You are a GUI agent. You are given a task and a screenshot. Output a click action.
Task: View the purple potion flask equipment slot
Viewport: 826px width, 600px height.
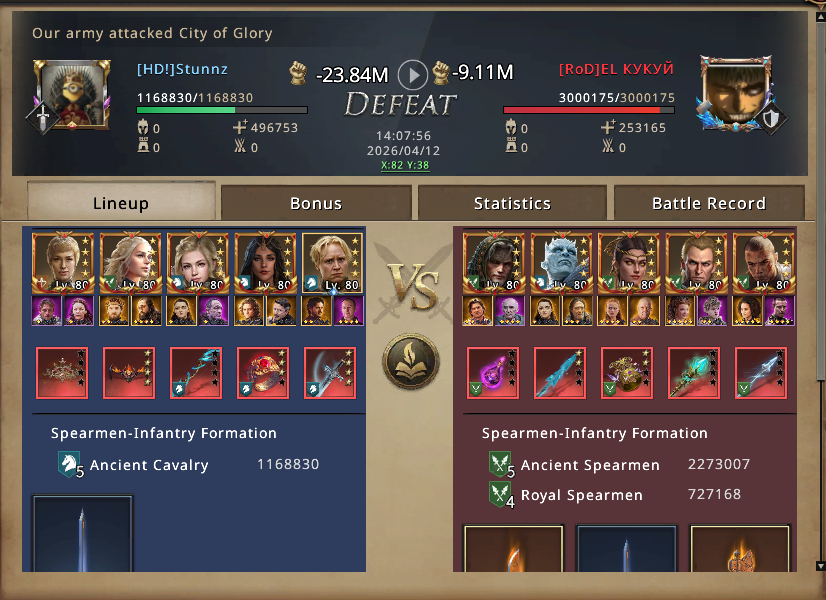493,373
